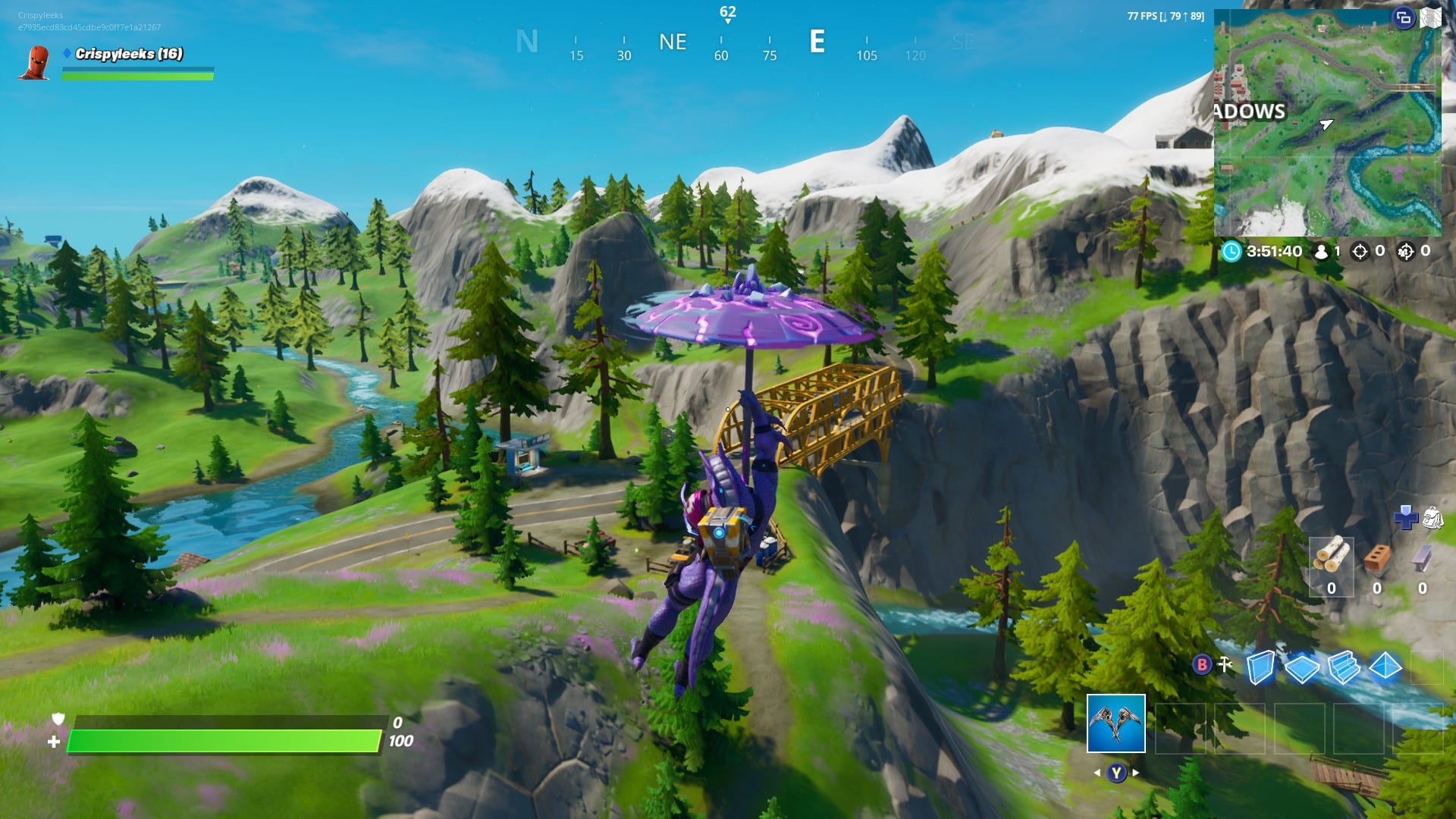The image size is (1456, 819).
Task: Click the players remaining icon
Action: 1321,250
